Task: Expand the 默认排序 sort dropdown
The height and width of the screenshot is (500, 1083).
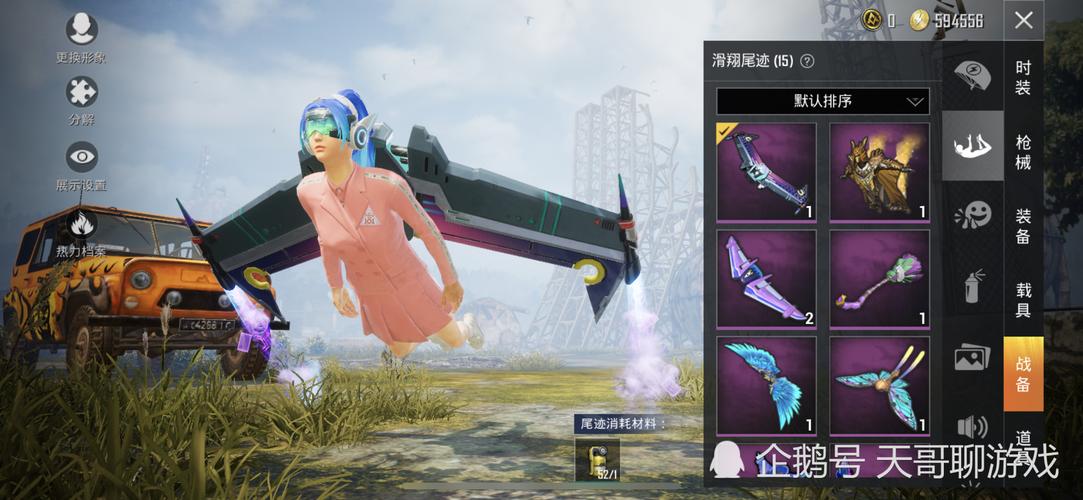Action: click(x=822, y=101)
